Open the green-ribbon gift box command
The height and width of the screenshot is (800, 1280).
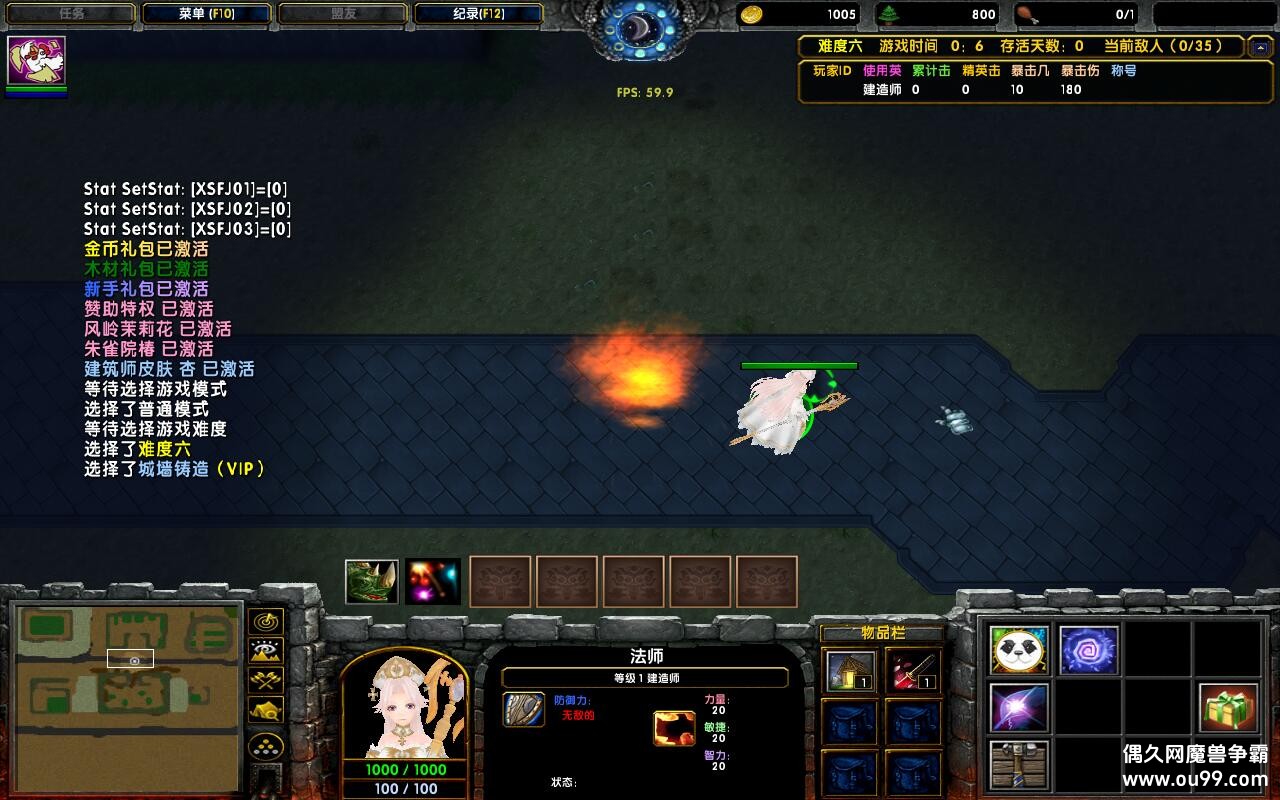1229,708
